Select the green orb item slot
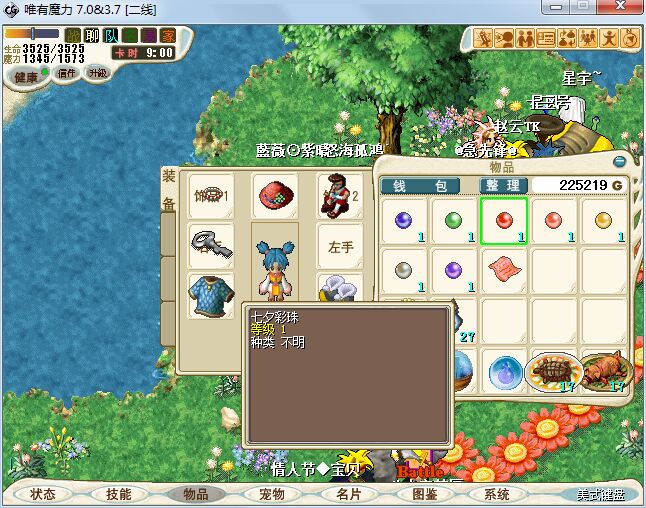Screen dimensions: 646x508 (x=454, y=221)
